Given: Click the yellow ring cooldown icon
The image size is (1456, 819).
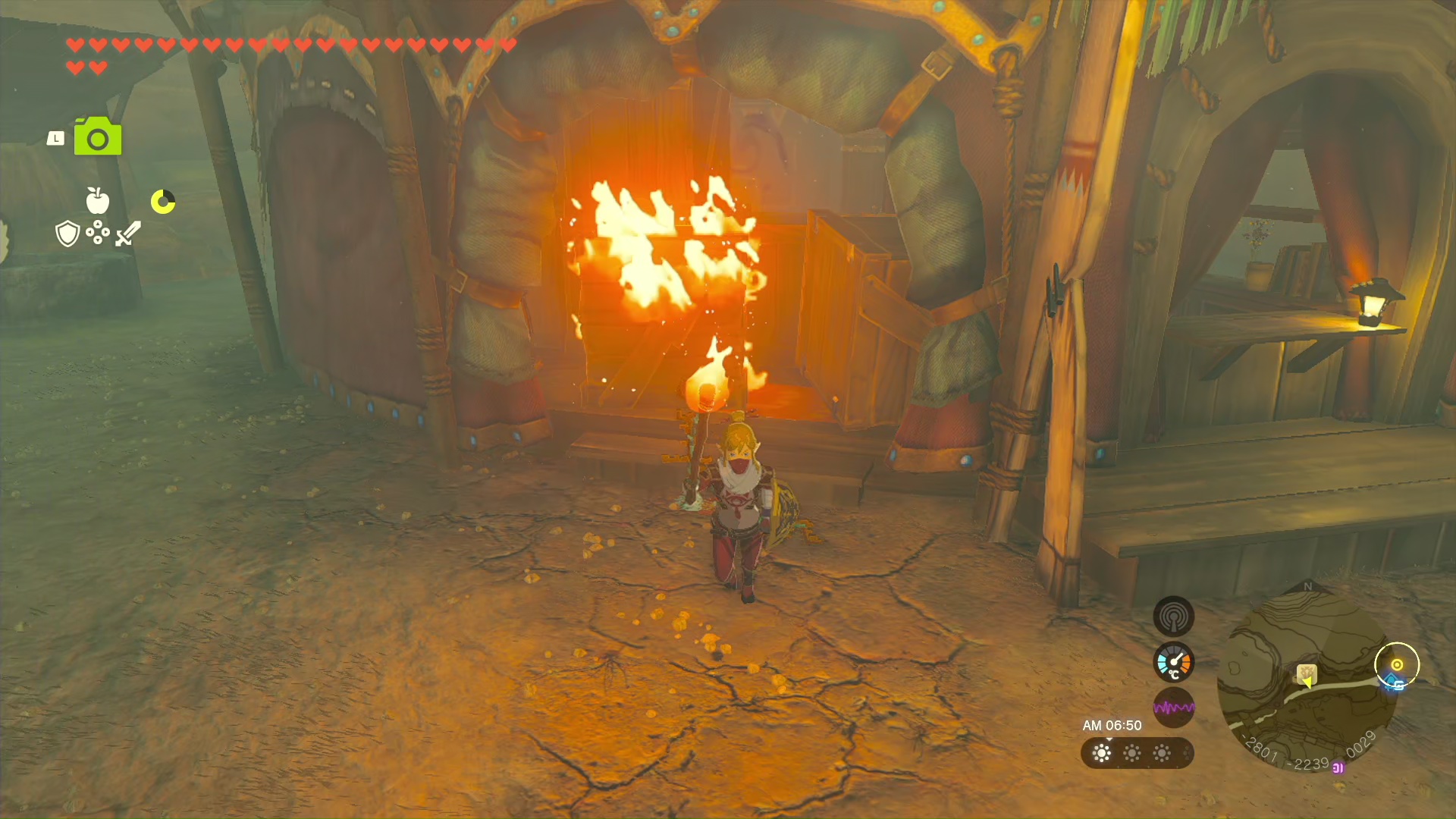Looking at the screenshot, I should point(163,202).
